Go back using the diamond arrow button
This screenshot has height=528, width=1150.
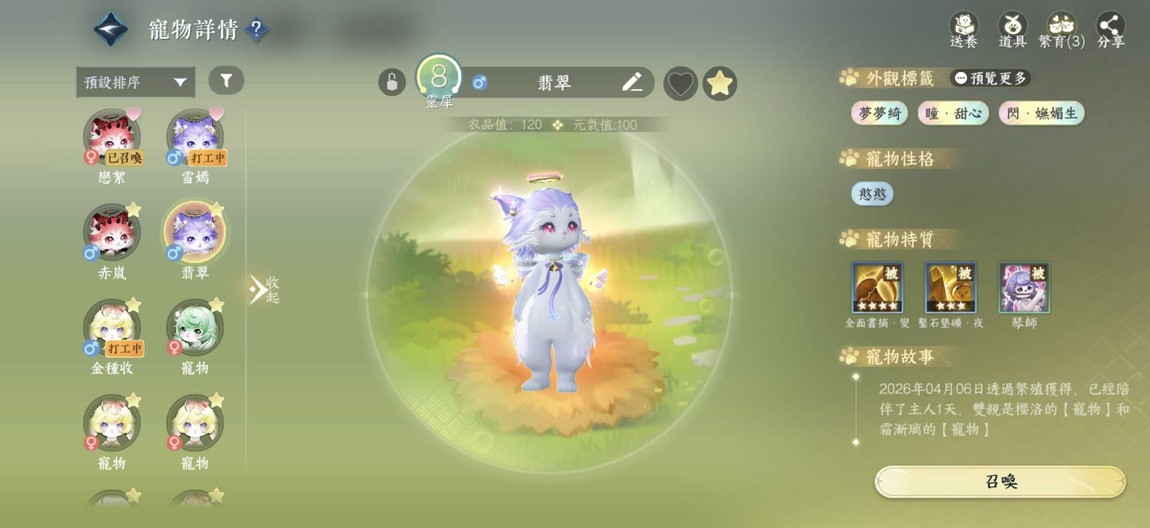click(111, 29)
